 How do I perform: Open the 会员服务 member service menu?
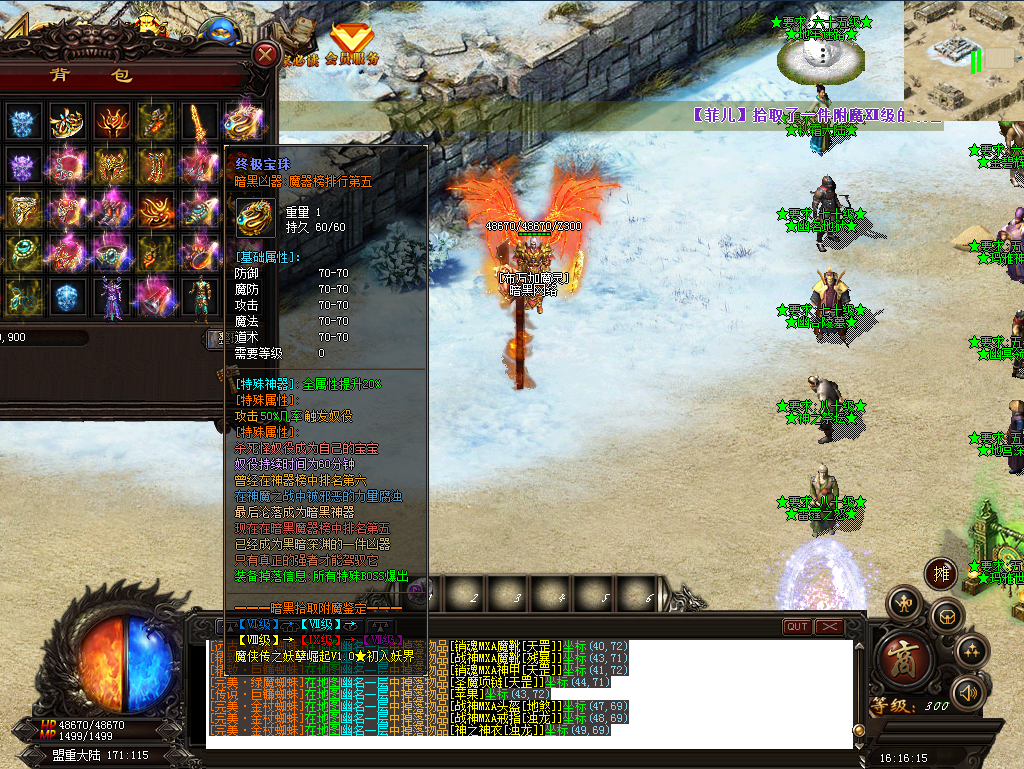(352, 45)
